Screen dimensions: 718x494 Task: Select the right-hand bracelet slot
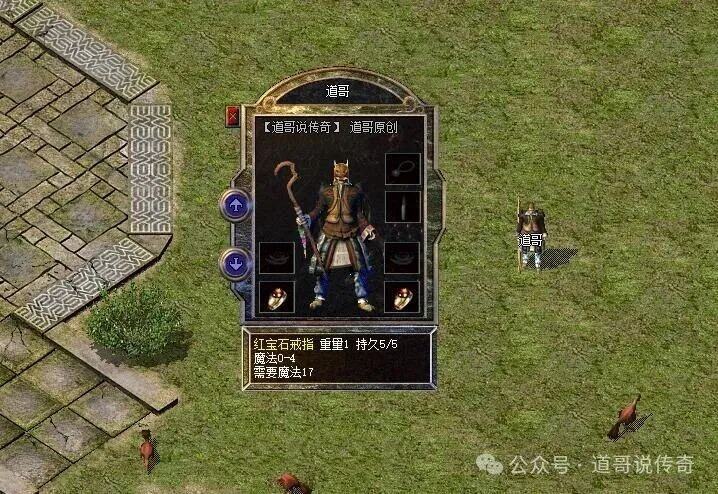(402, 258)
